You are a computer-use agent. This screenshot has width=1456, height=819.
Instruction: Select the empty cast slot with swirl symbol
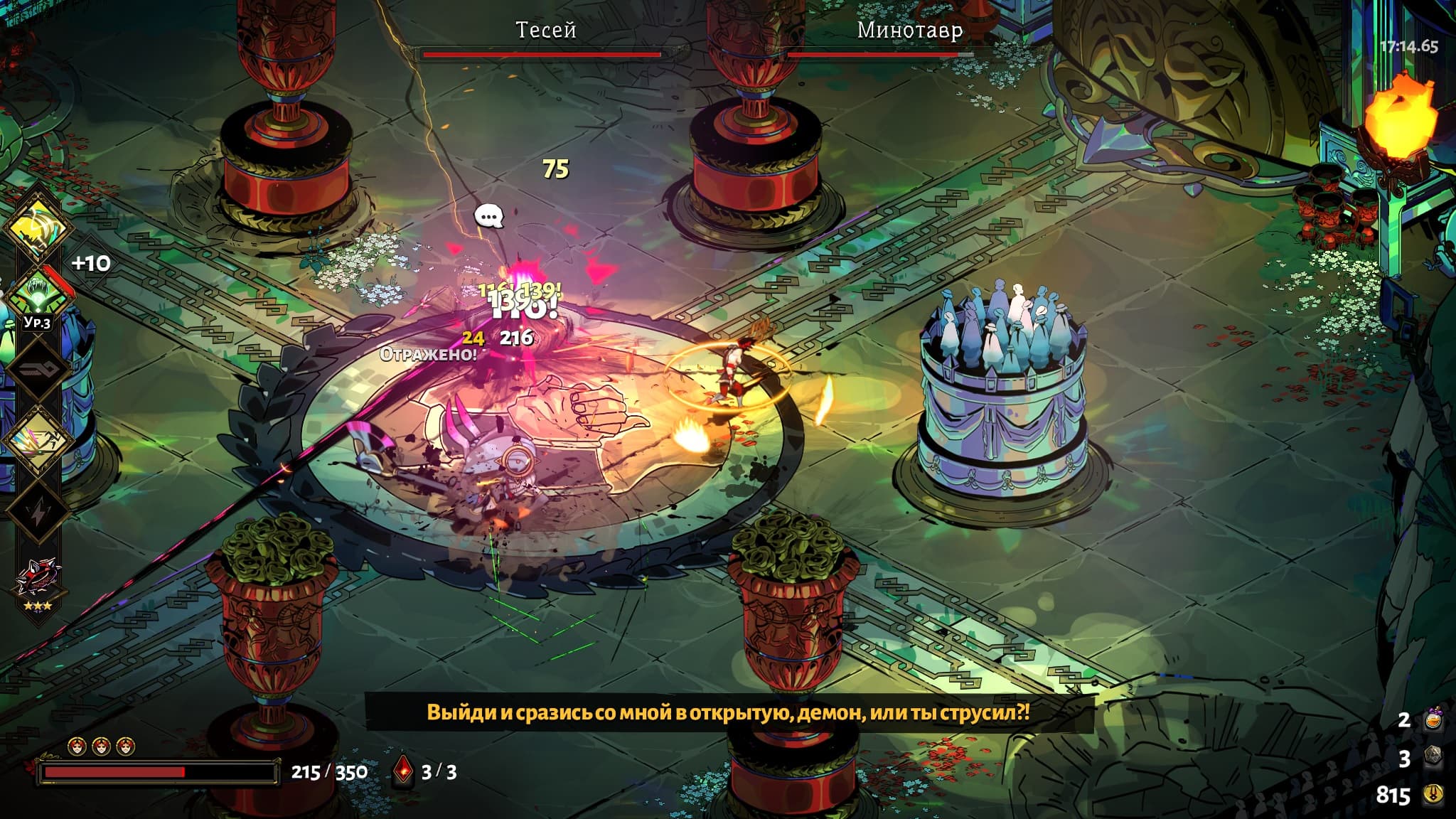[37, 368]
